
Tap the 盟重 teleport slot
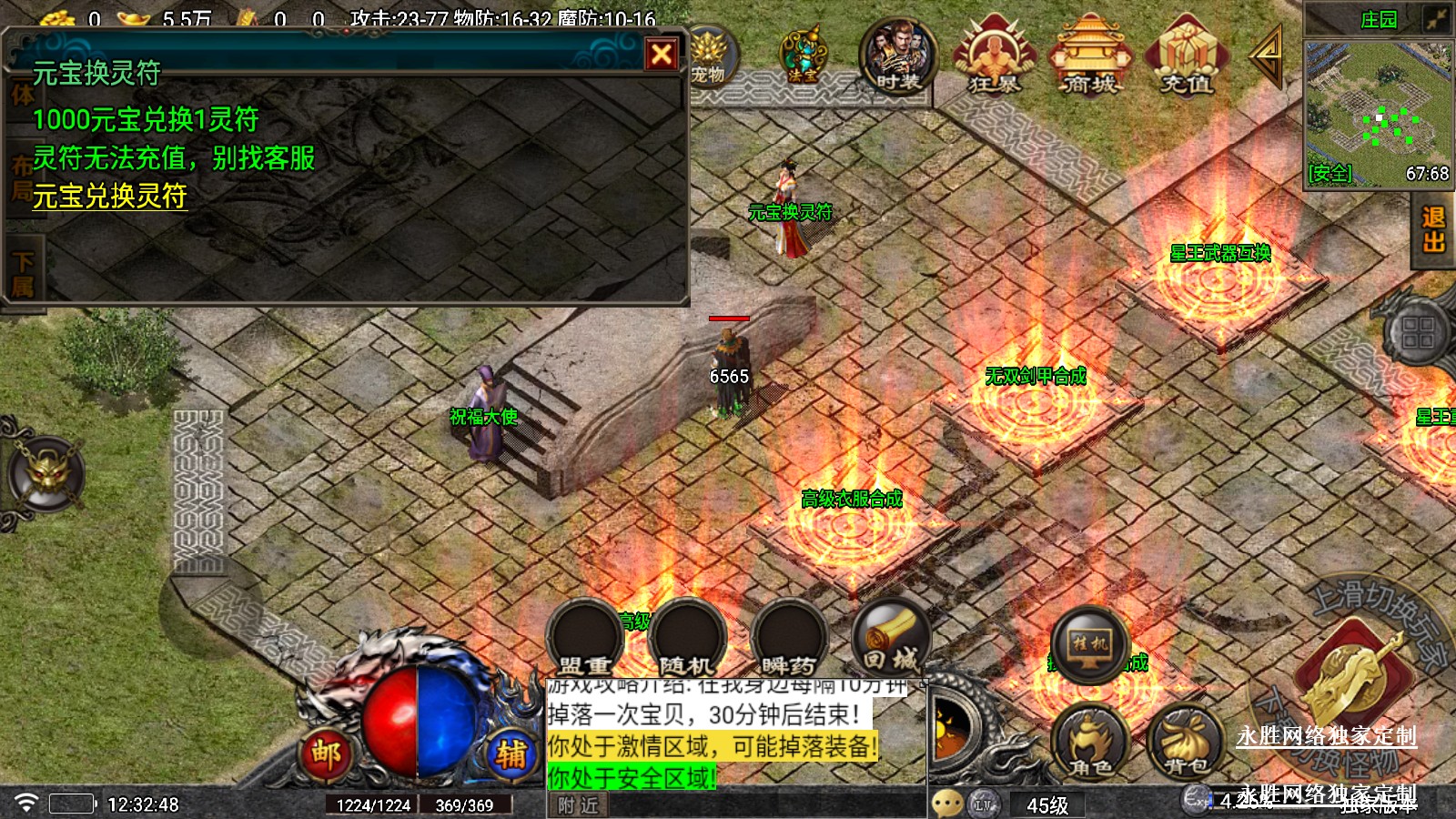[584, 637]
